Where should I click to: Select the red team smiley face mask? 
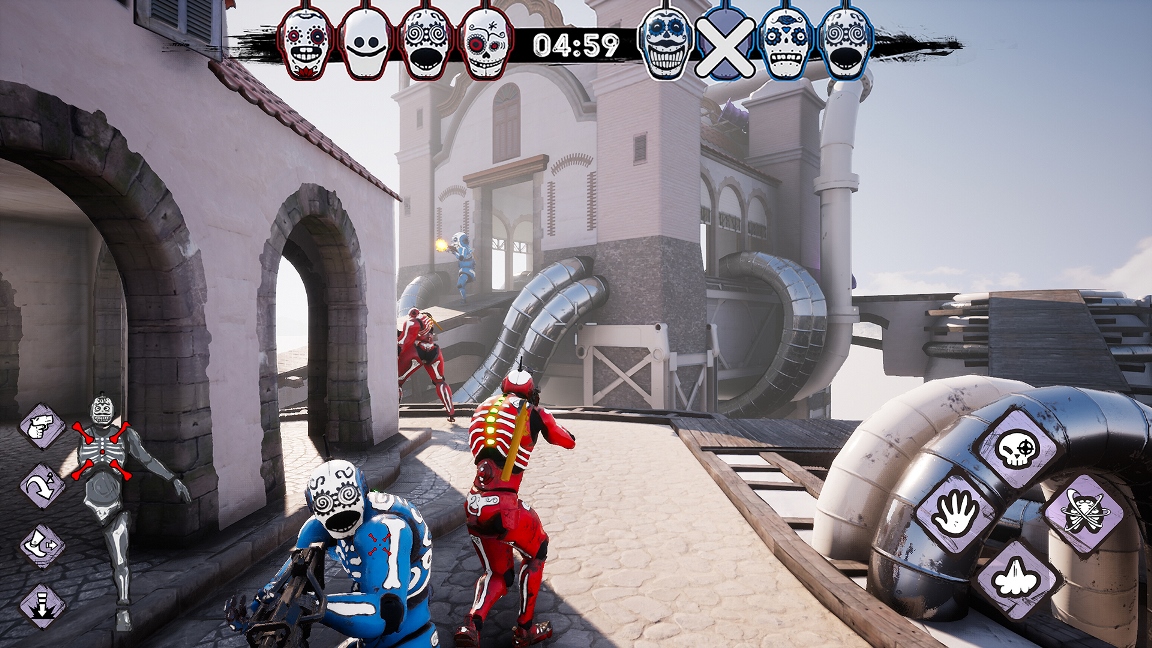(x=365, y=44)
